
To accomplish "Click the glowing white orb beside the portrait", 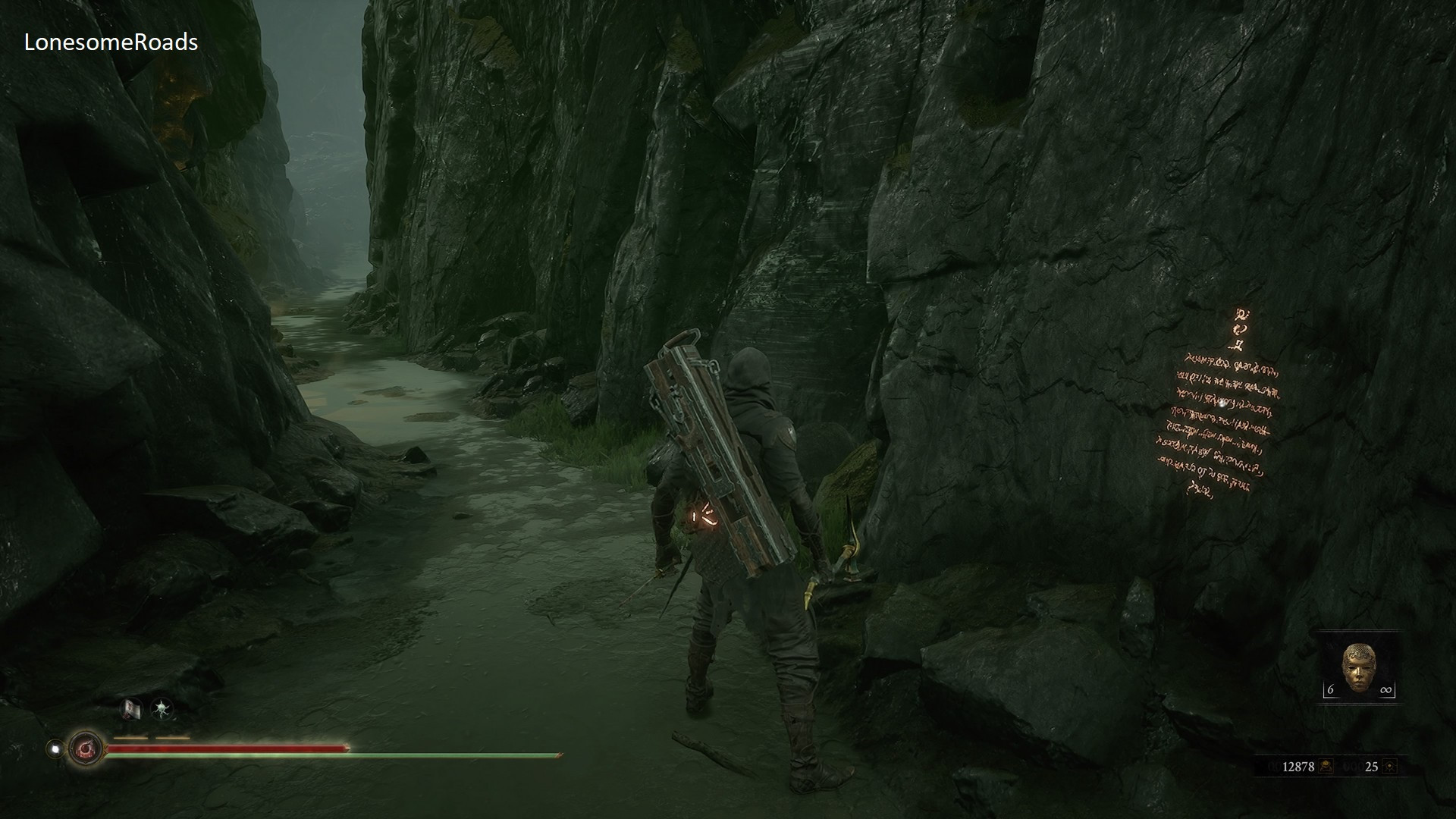I will [x=55, y=748].
